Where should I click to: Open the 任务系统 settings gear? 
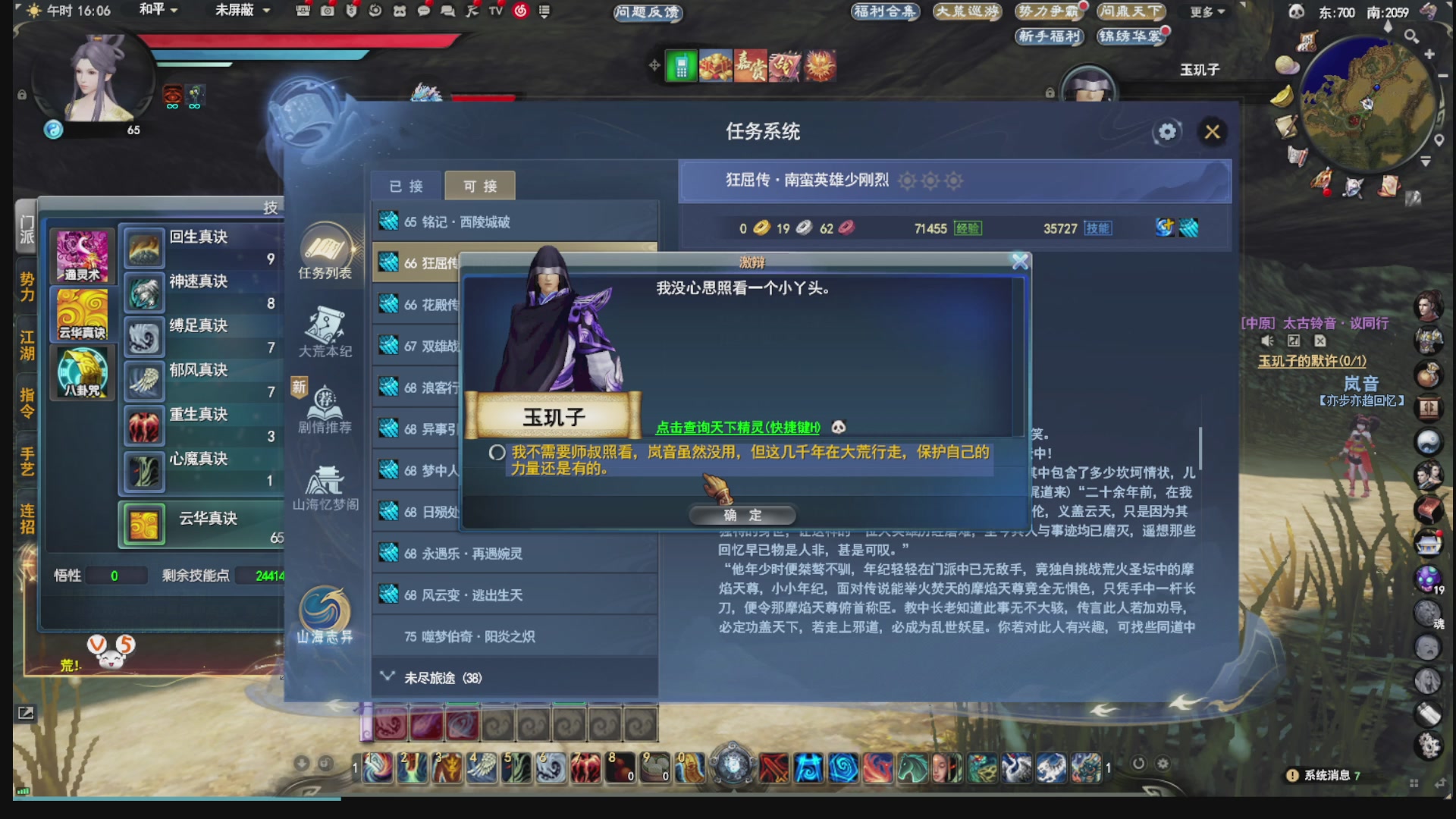click(1166, 132)
